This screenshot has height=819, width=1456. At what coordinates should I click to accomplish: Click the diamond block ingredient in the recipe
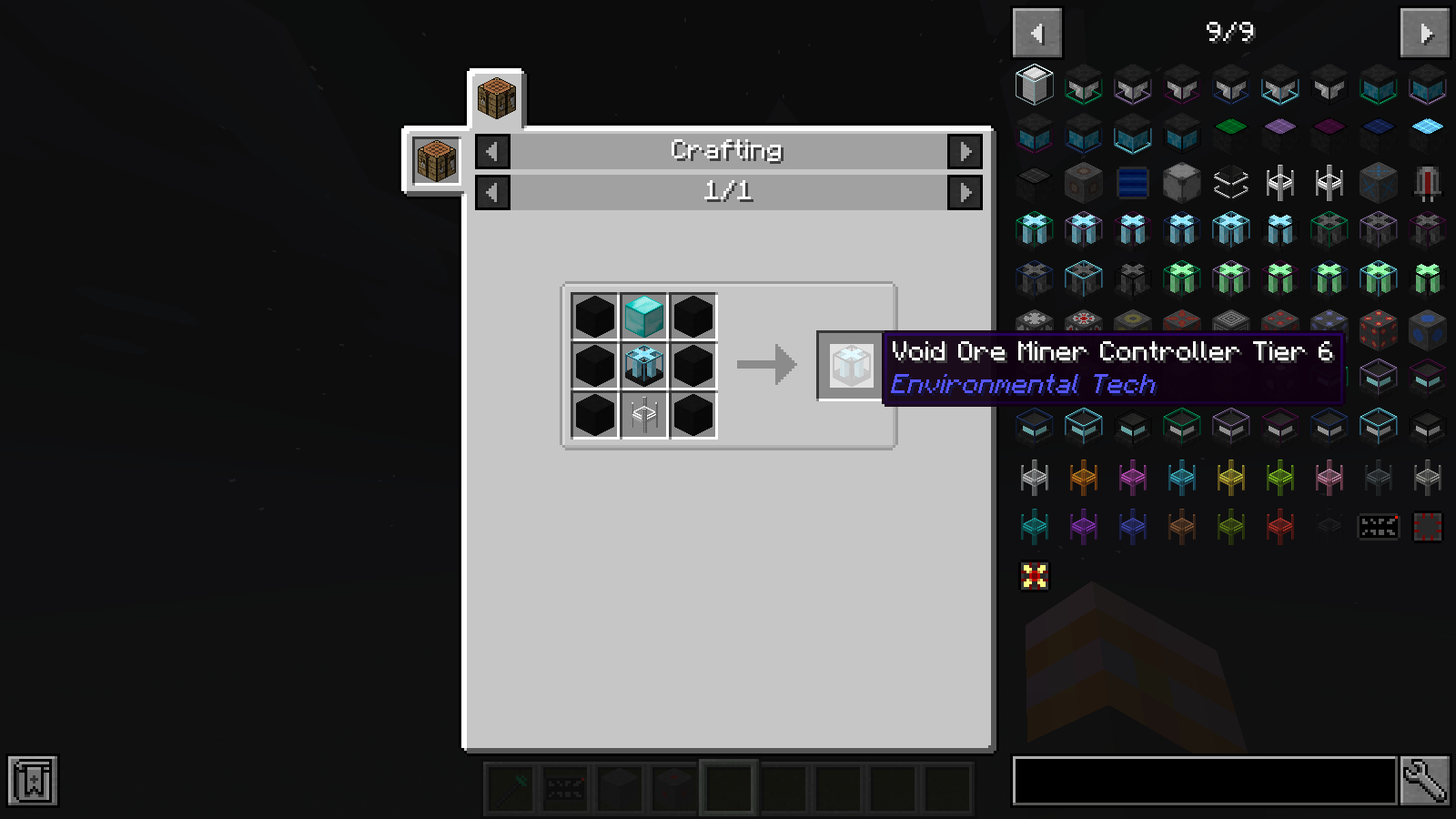tap(644, 317)
